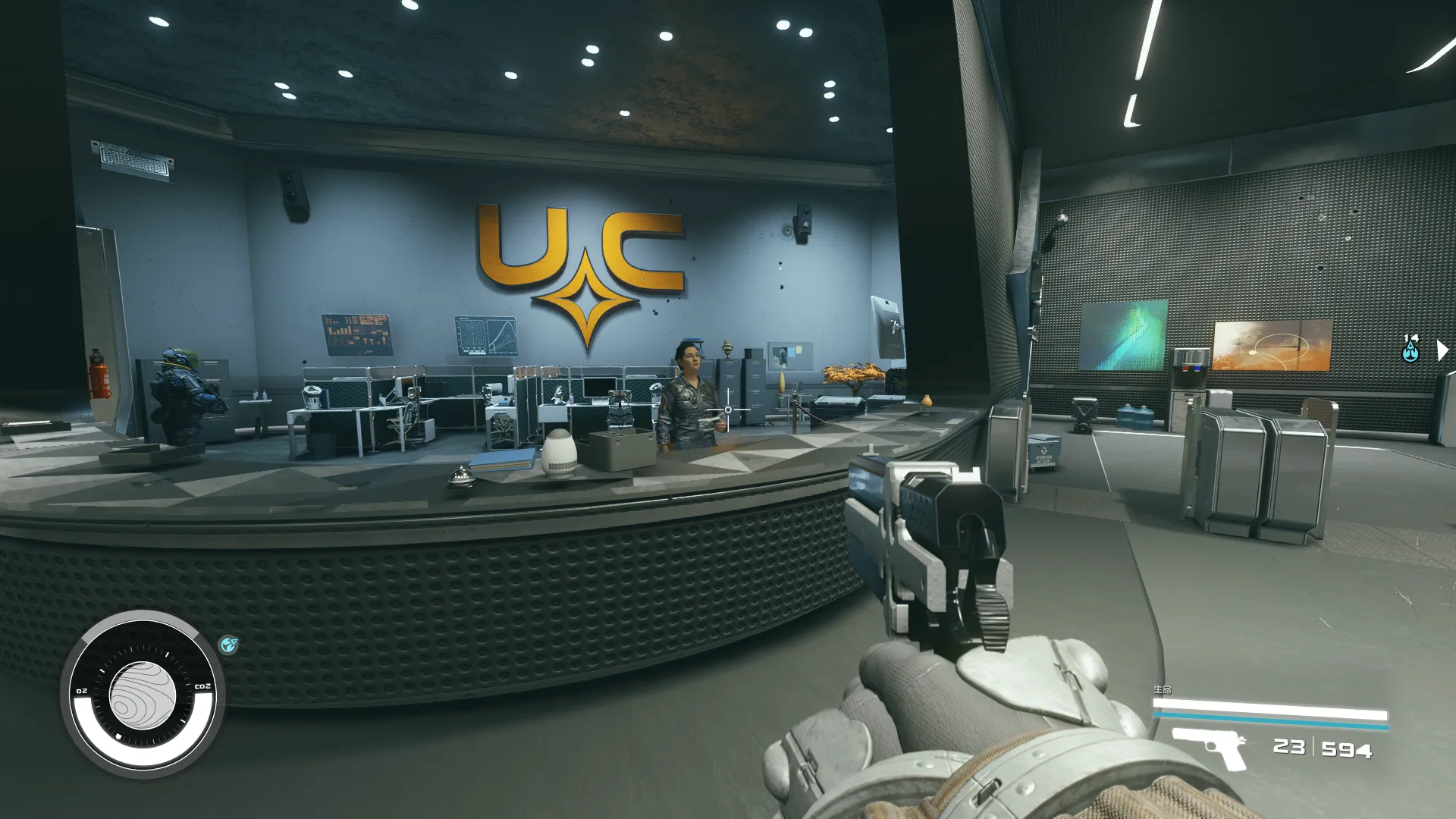The width and height of the screenshot is (1456, 819).
Task: Click the white off-screen direction arrow
Action: (1442, 350)
